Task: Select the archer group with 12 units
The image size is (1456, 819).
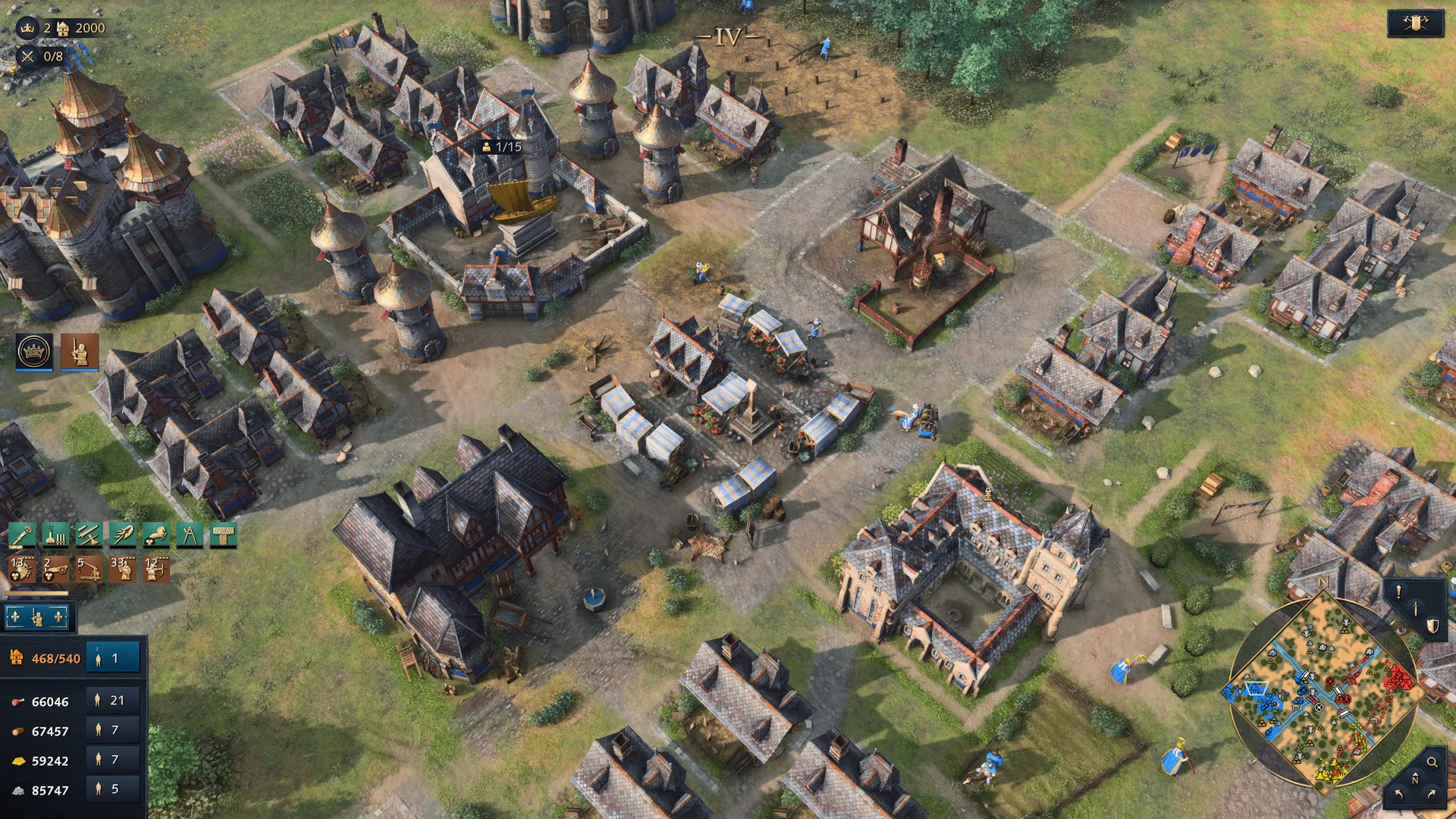Action: 156,570
